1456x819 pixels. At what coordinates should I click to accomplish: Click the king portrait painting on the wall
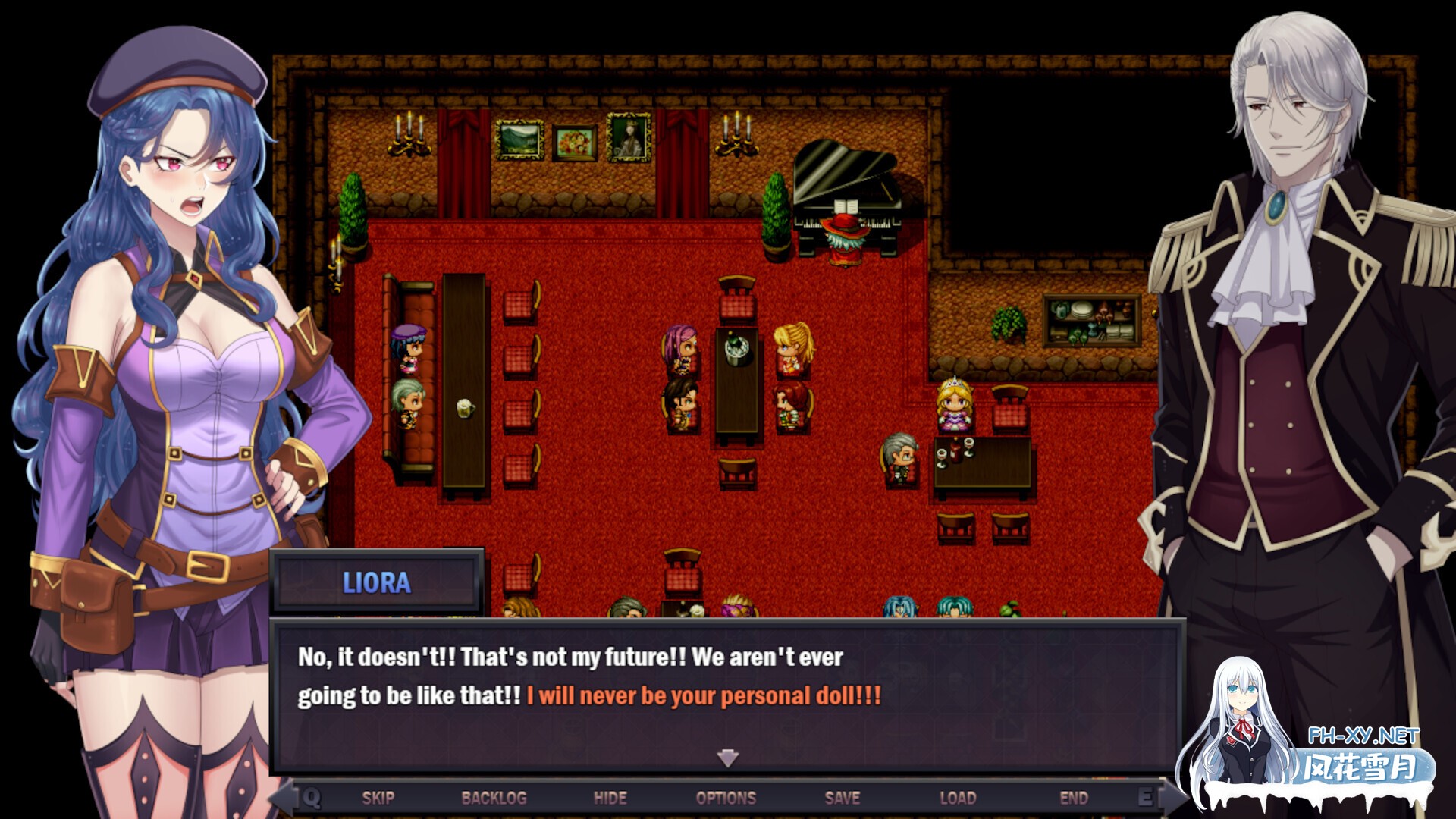pyautogui.click(x=629, y=140)
